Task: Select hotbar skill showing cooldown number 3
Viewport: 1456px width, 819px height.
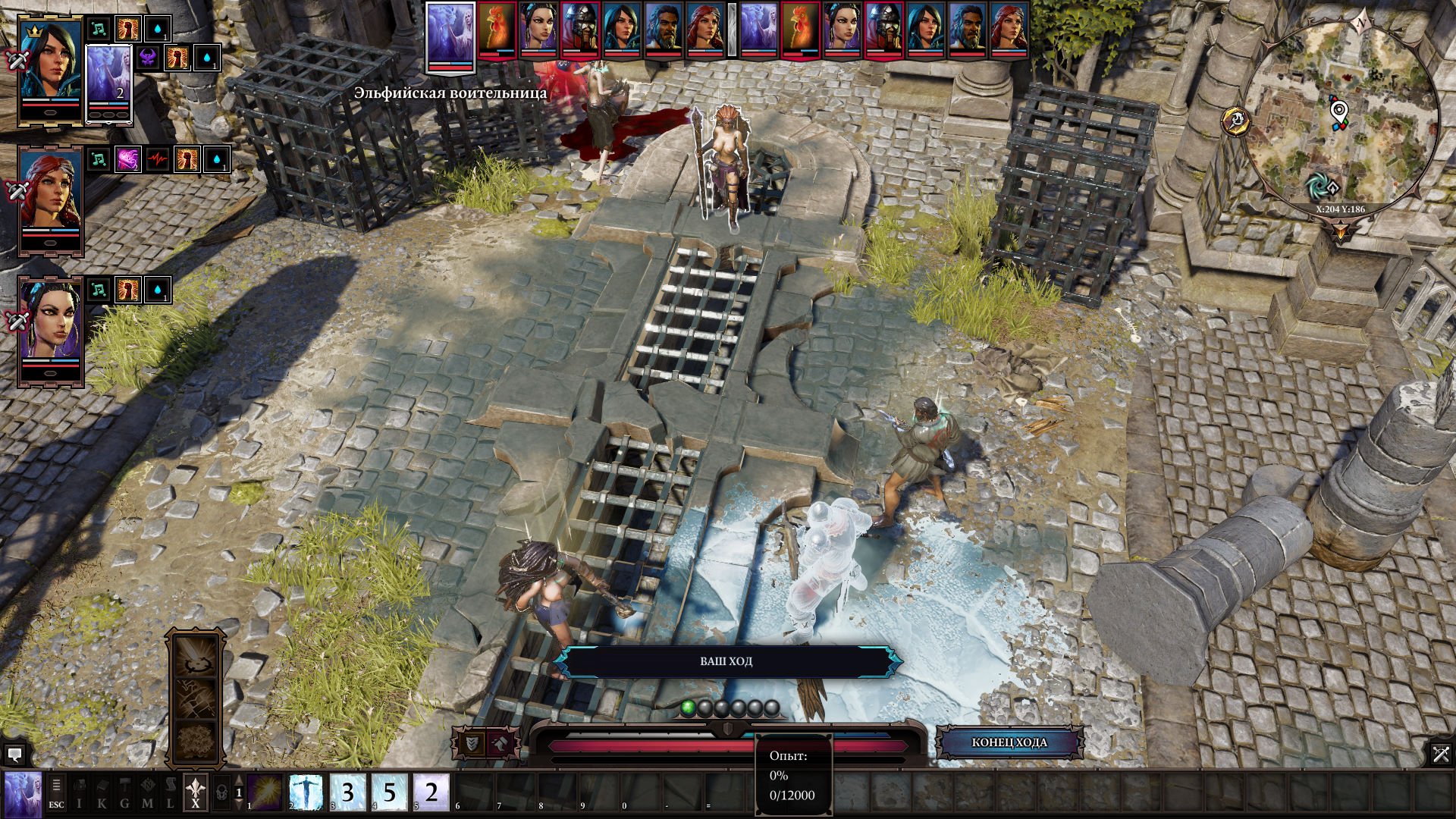Action: [x=348, y=792]
